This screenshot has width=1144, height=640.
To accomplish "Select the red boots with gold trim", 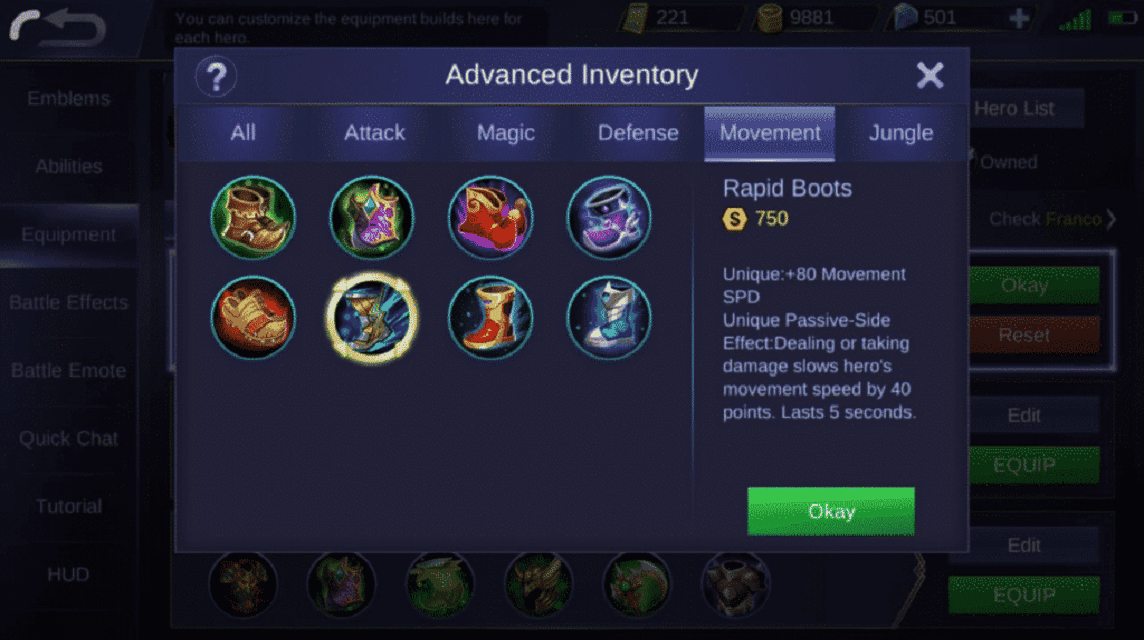I will pyautogui.click(x=490, y=318).
